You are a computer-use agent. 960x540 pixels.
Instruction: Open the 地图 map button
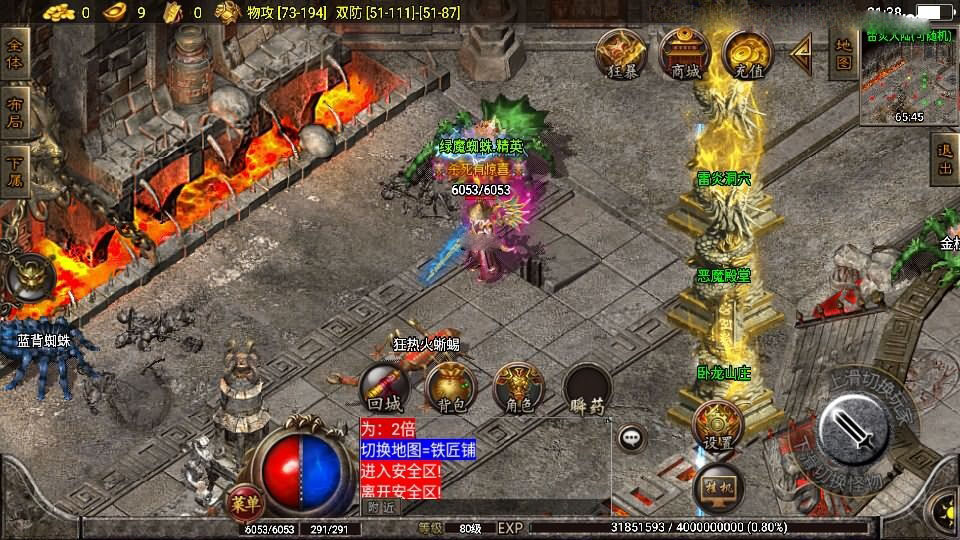tap(844, 53)
